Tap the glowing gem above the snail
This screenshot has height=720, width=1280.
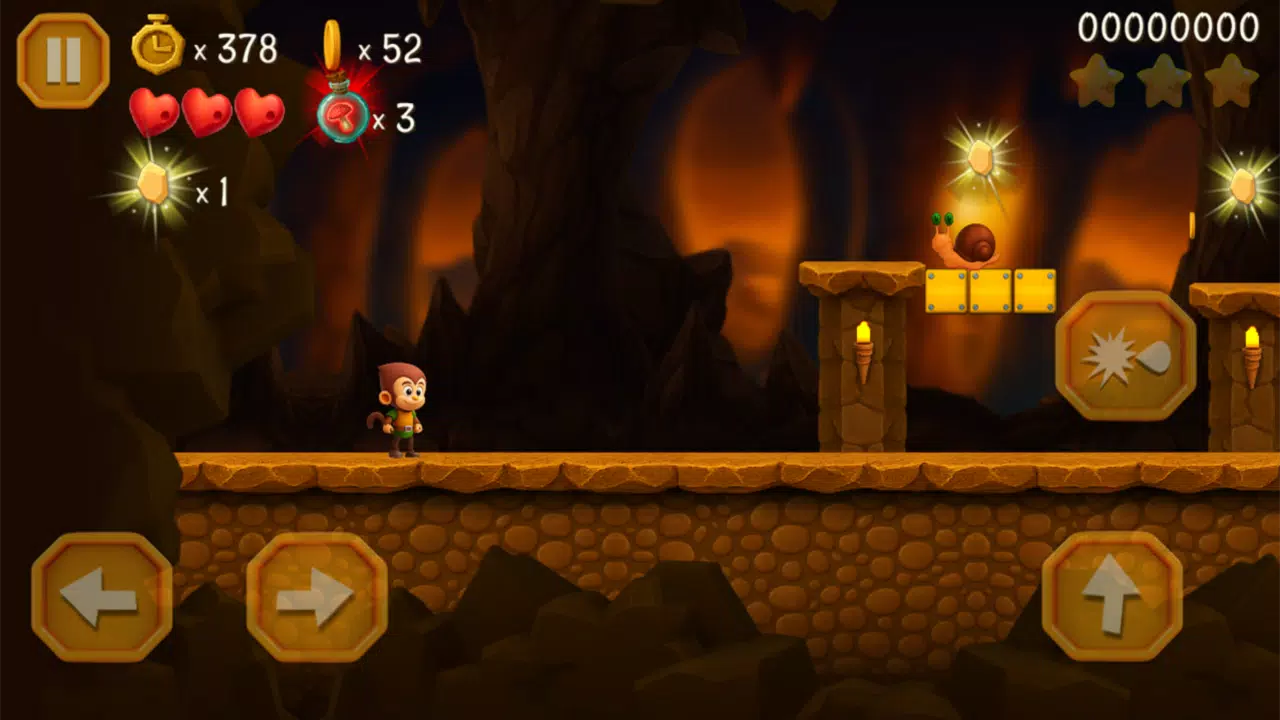click(982, 155)
